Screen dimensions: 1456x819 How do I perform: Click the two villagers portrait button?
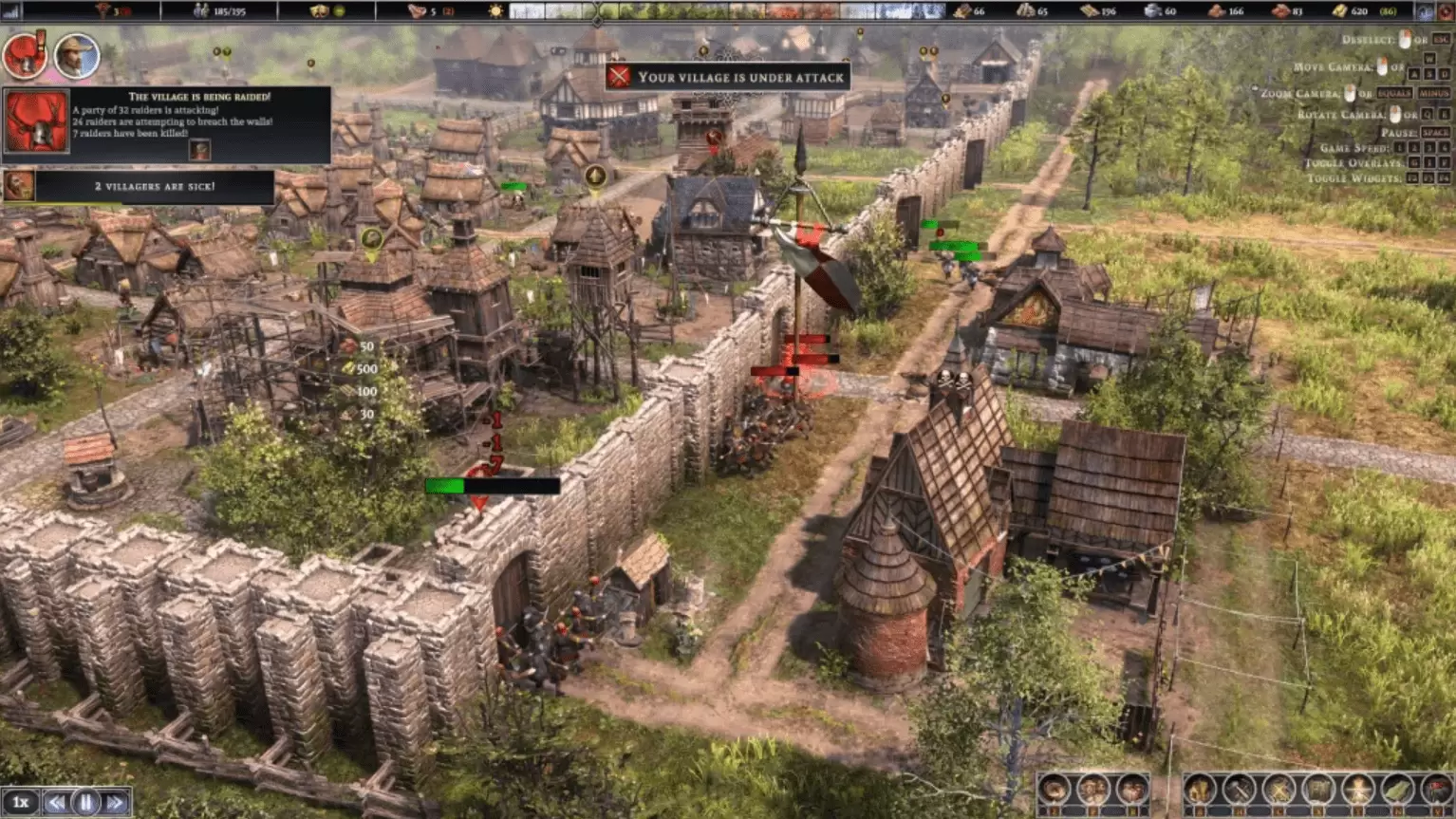[x=1092, y=790]
